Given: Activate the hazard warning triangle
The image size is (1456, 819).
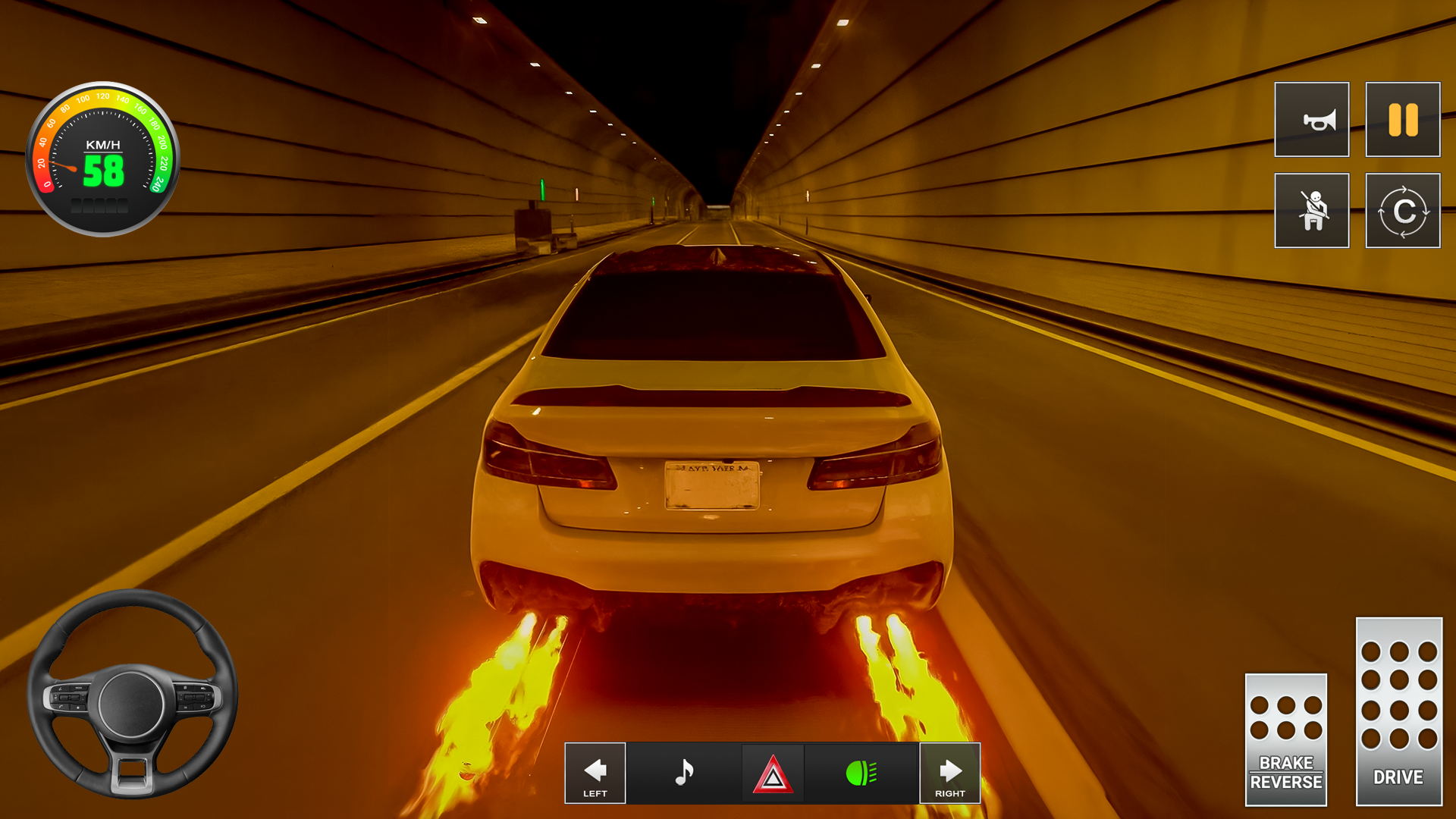Looking at the screenshot, I should 772,773.
